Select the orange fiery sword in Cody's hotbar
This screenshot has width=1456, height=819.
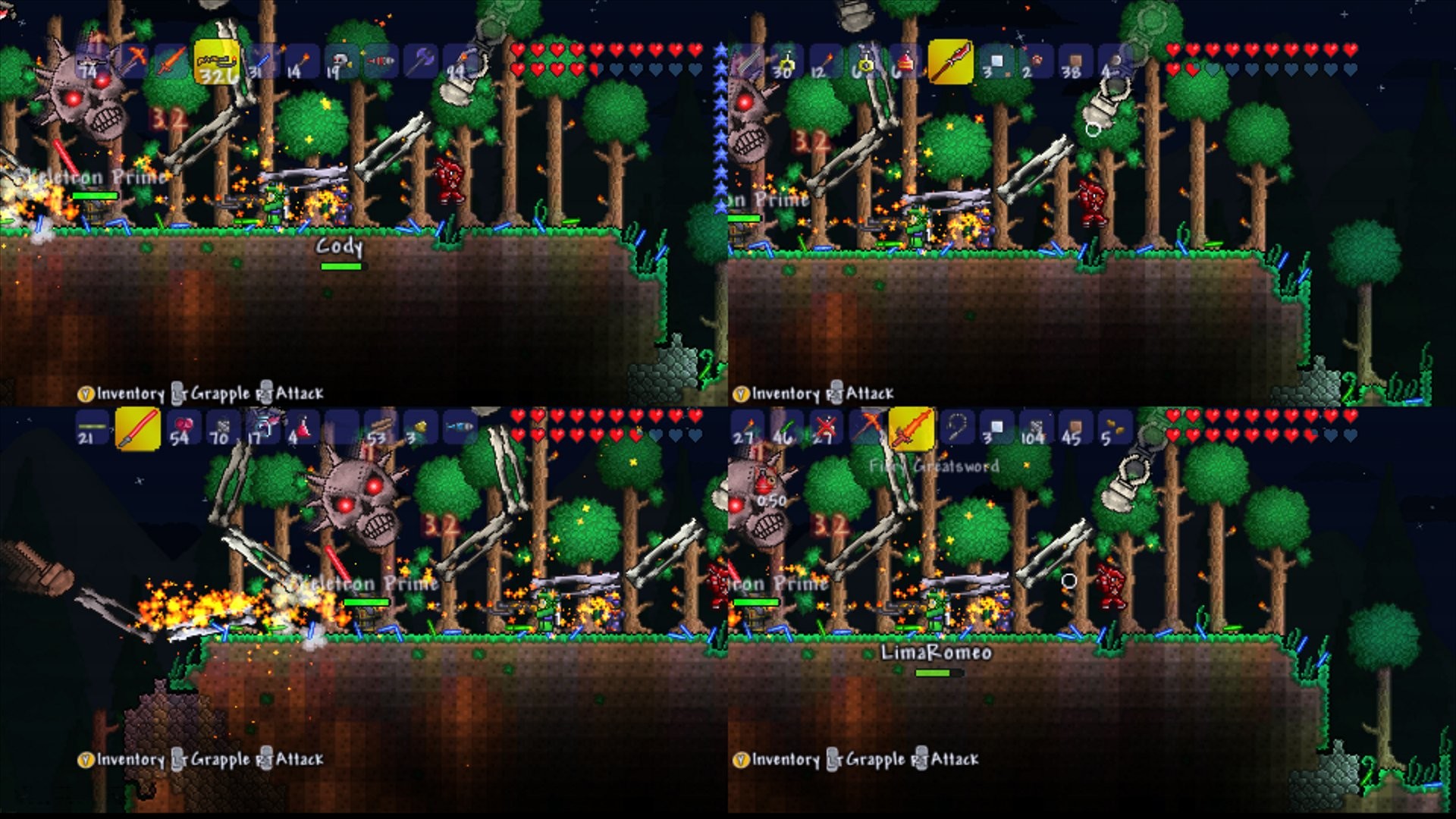pyautogui.click(x=169, y=62)
